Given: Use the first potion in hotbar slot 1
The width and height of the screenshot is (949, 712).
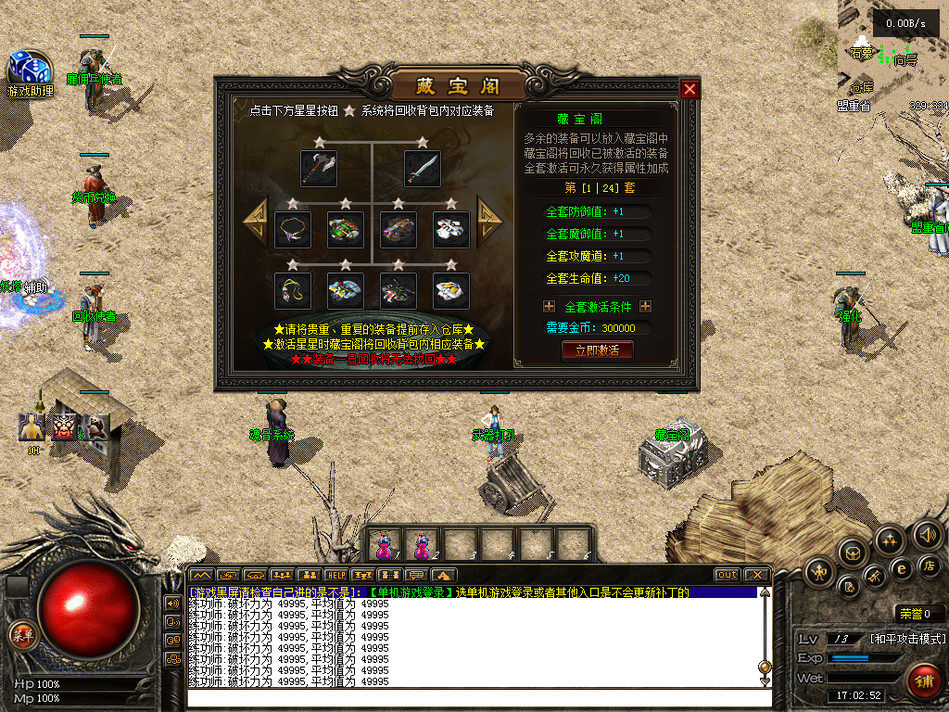Looking at the screenshot, I should [382, 545].
